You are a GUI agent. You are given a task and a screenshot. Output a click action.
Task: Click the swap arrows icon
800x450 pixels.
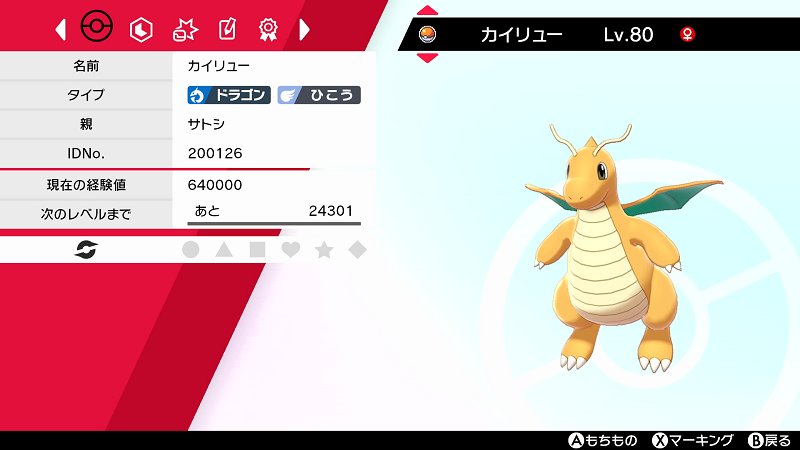click(x=86, y=250)
